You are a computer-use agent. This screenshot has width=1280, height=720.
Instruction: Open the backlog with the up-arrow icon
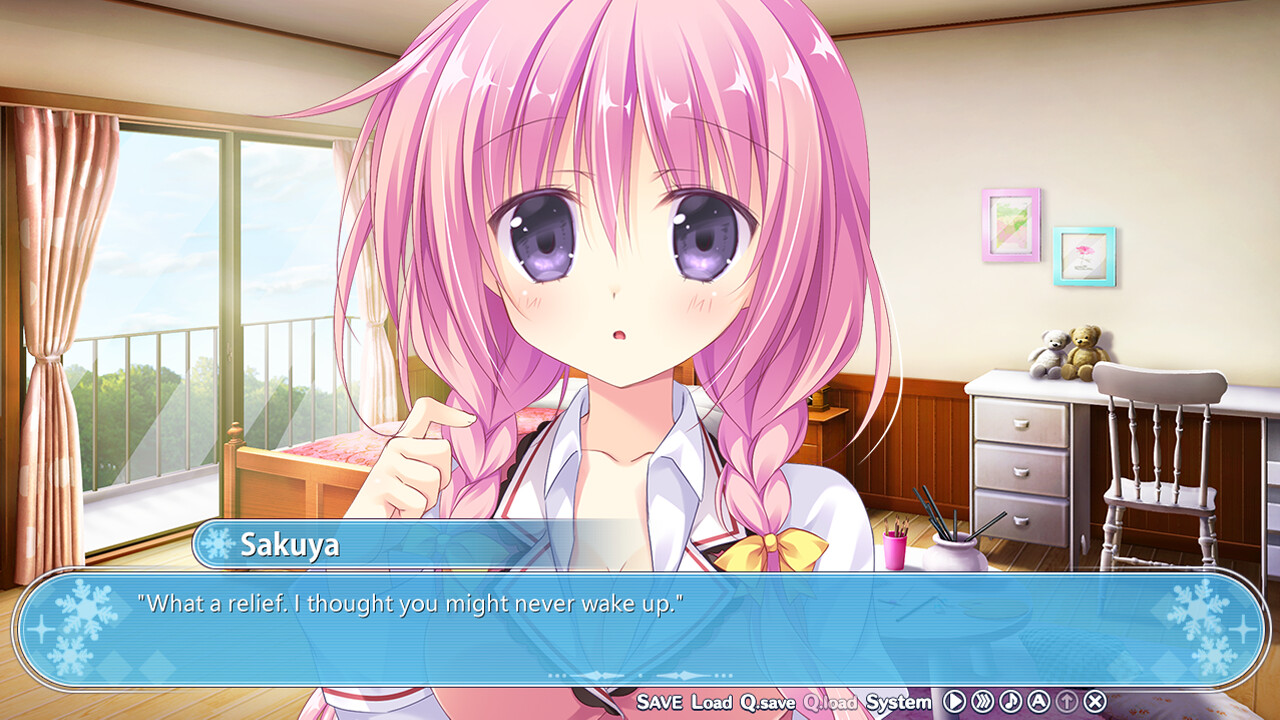click(x=1066, y=701)
